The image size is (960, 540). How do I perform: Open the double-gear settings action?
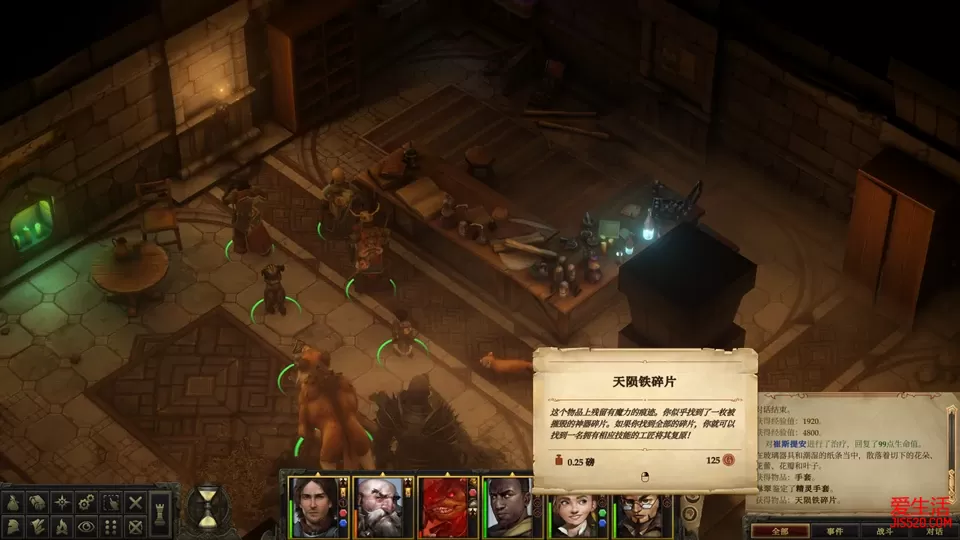[x=87, y=501]
